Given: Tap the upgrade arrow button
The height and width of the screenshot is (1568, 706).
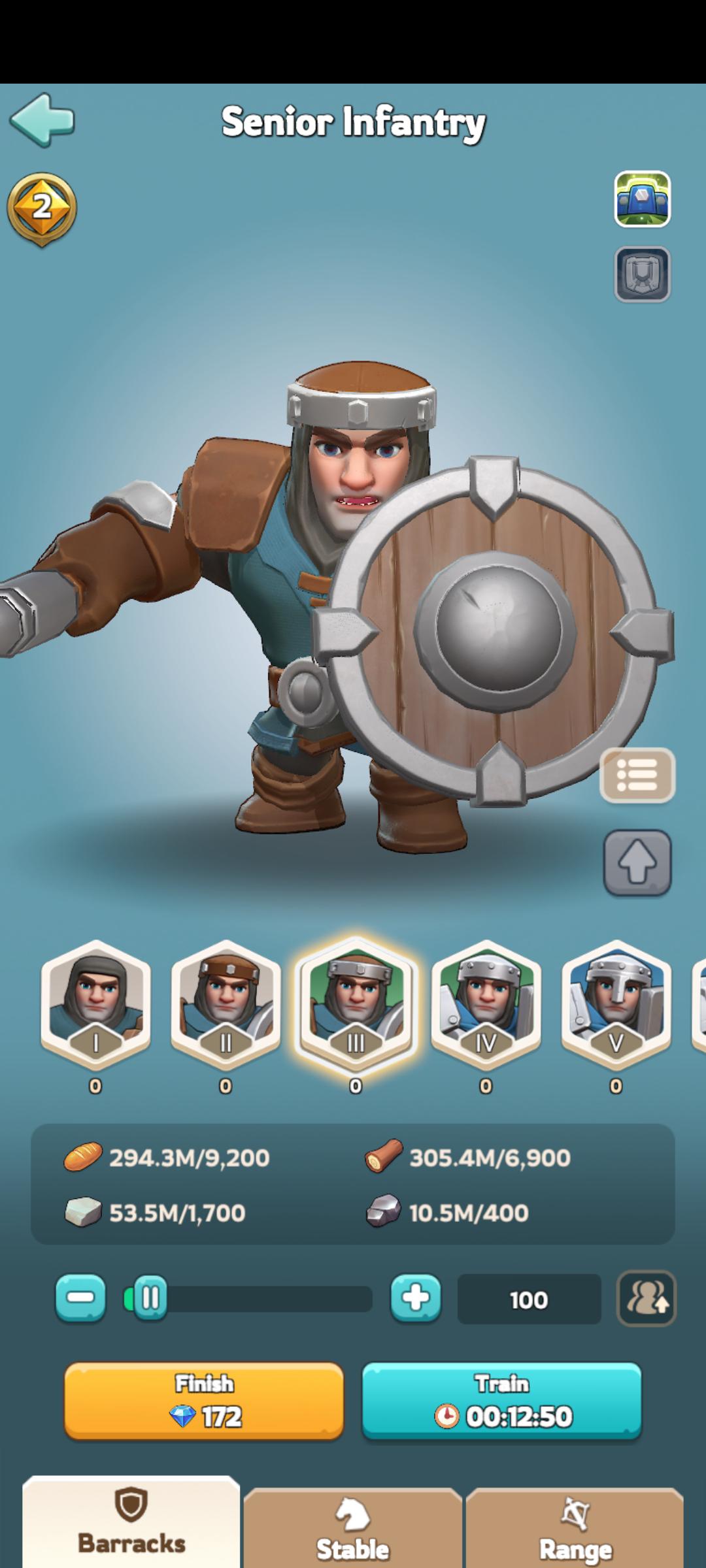Looking at the screenshot, I should pos(637,862).
